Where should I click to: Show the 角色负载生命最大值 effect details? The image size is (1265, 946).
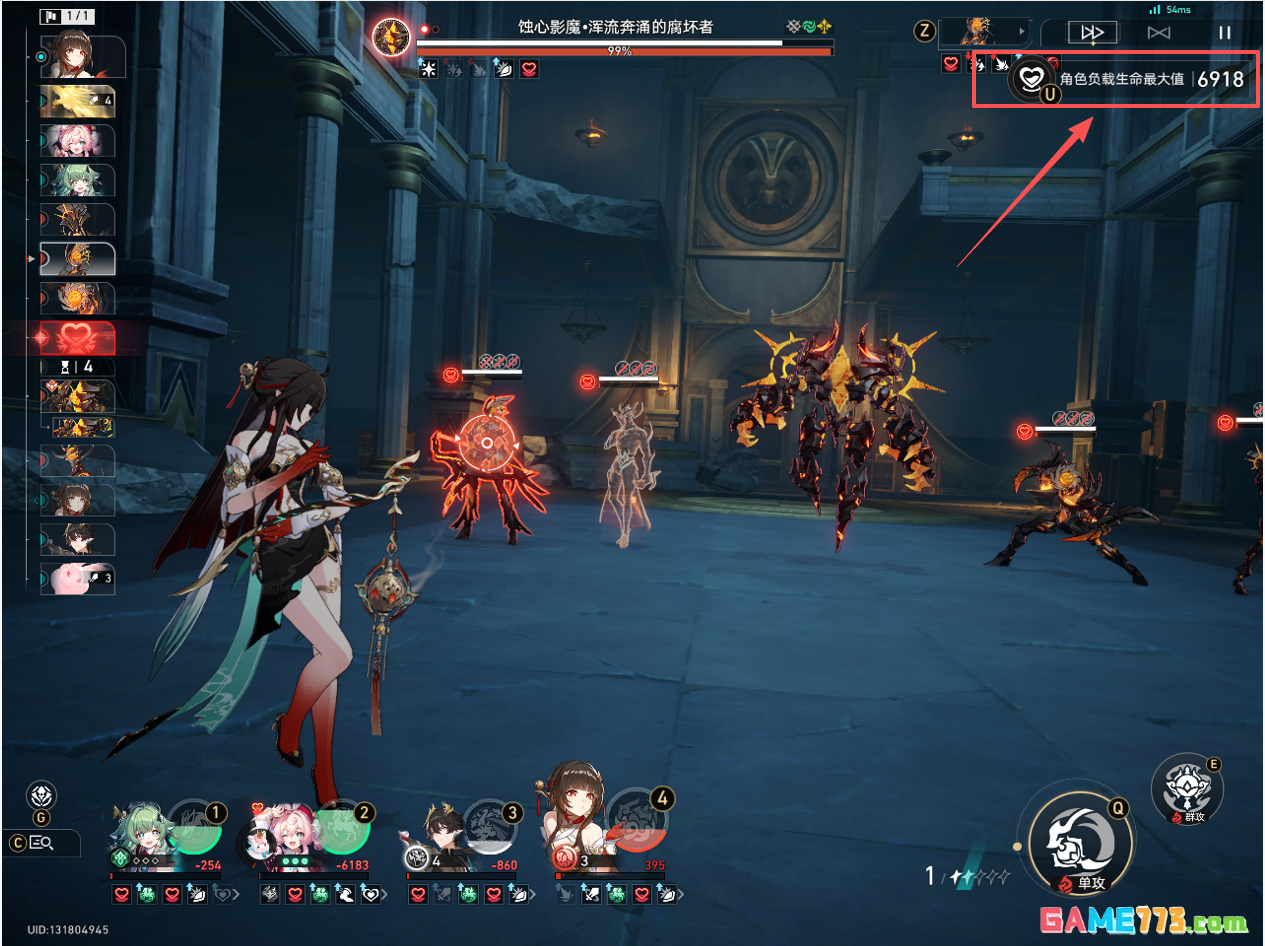[x=1031, y=78]
